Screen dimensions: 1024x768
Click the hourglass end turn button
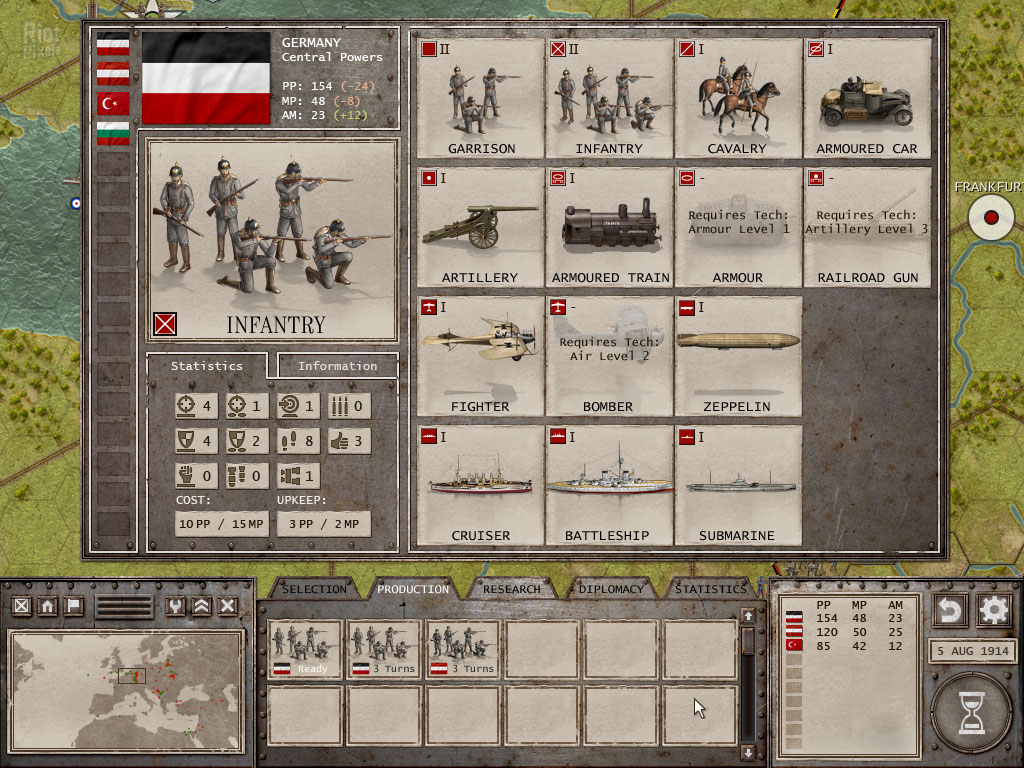[x=971, y=713]
